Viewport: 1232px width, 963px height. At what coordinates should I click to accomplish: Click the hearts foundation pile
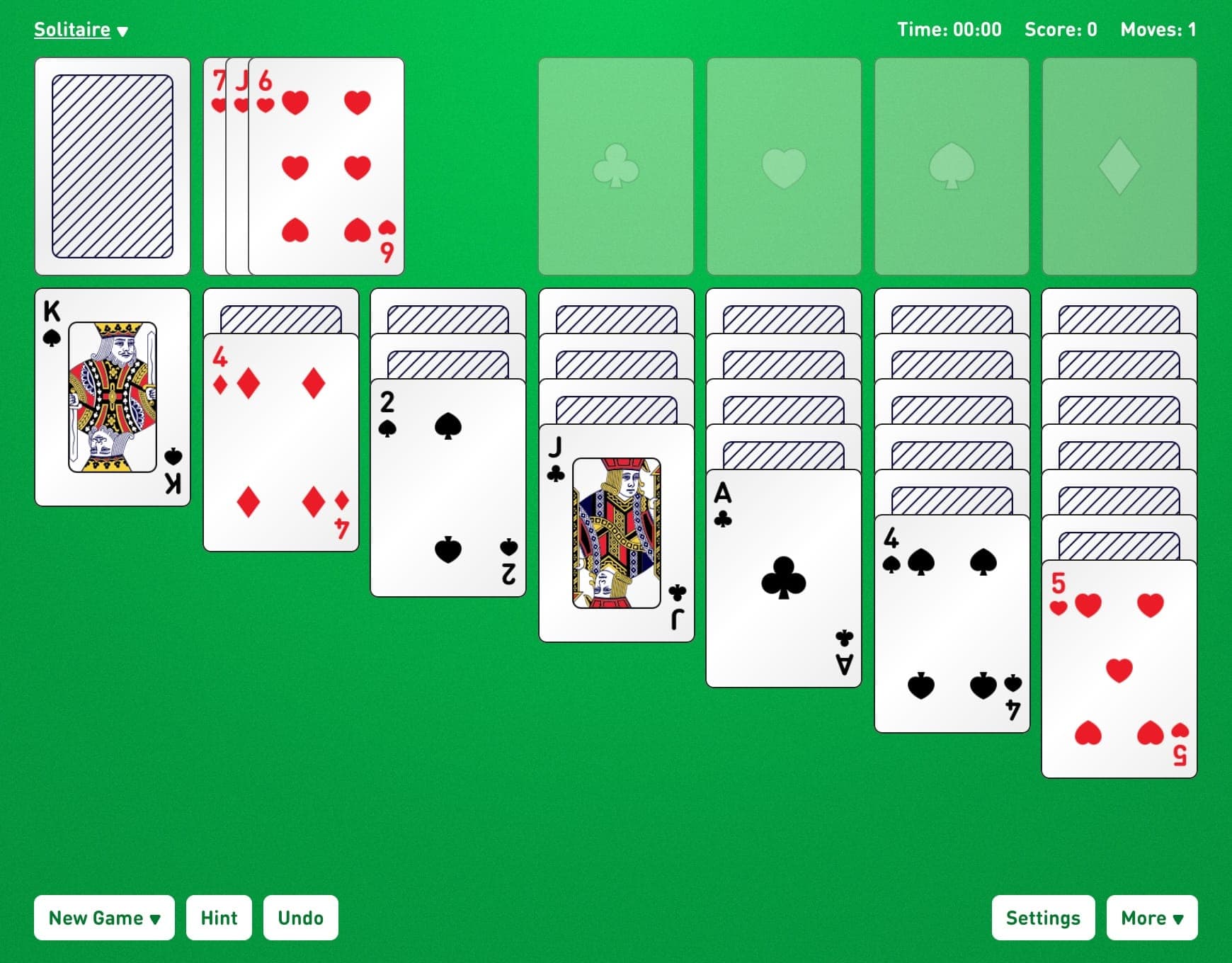(x=782, y=164)
